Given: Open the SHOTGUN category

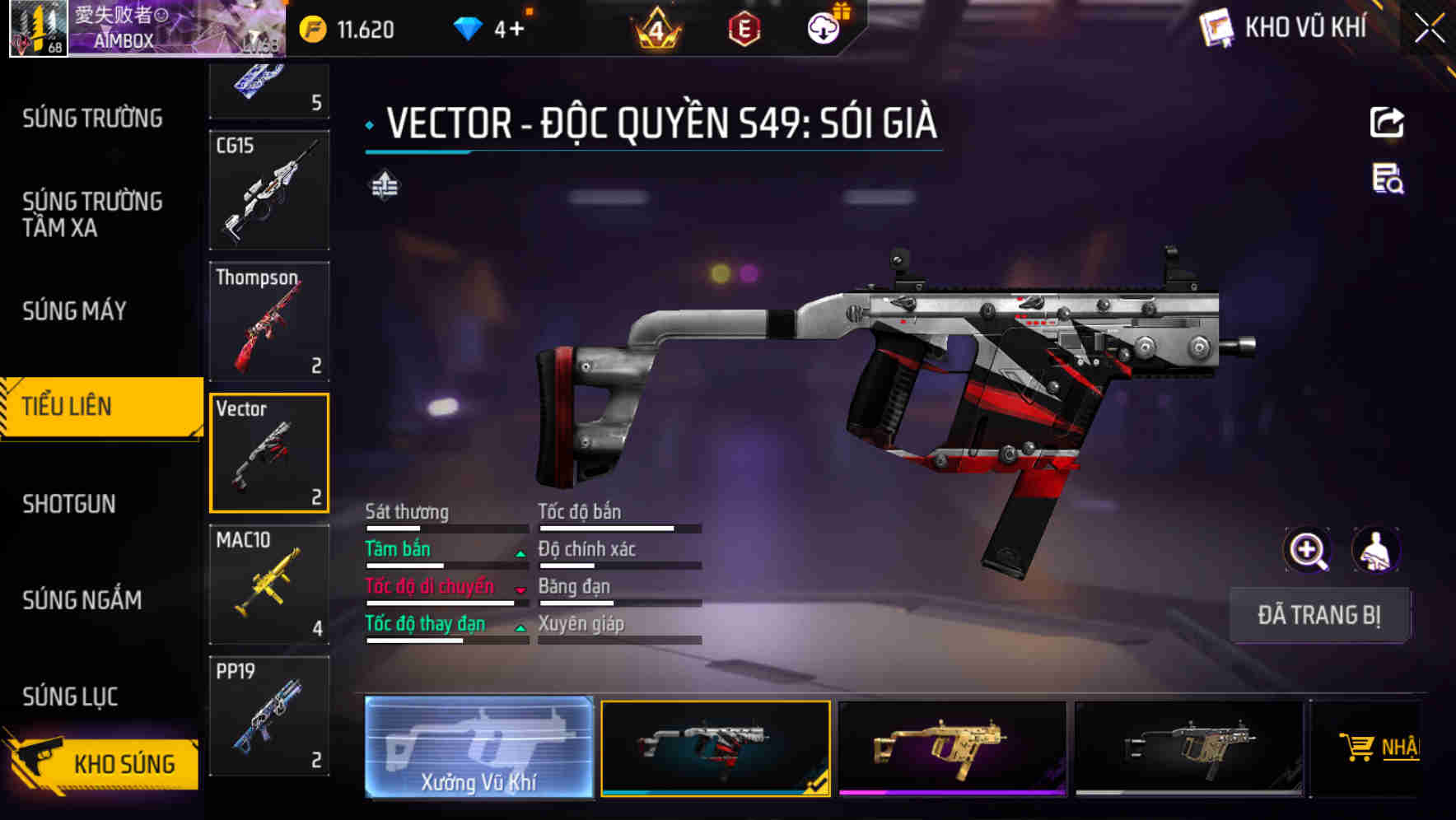Looking at the screenshot, I should coord(69,503).
